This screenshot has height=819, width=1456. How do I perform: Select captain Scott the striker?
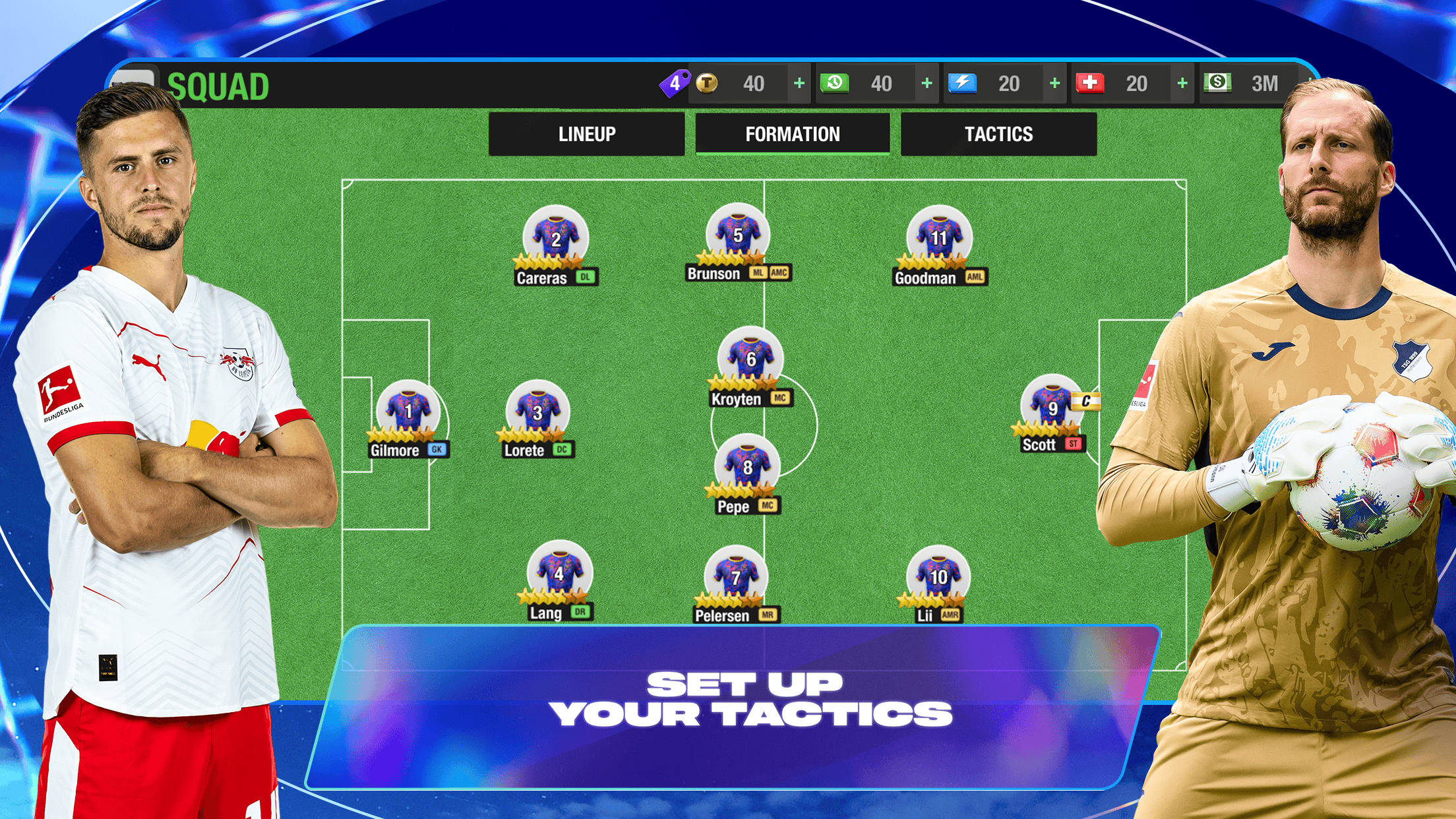point(1051,409)
